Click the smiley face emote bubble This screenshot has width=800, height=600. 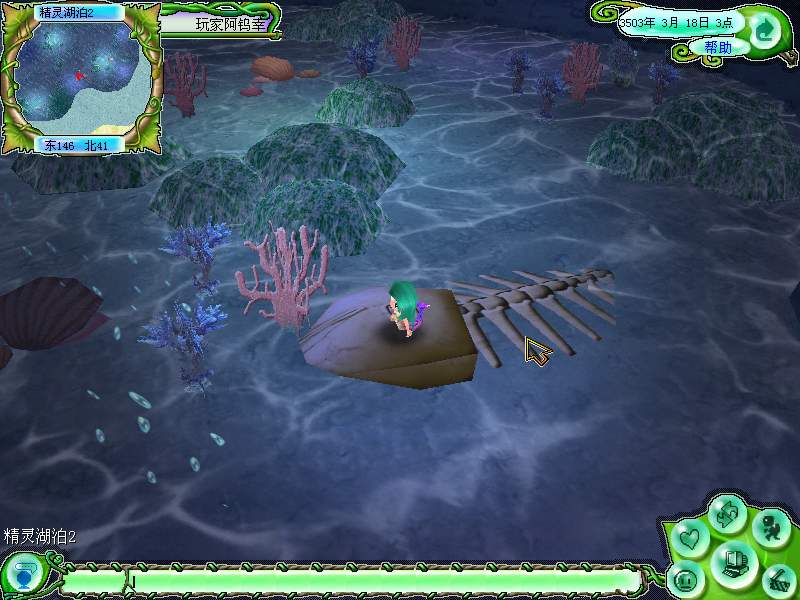pos(686,579)
